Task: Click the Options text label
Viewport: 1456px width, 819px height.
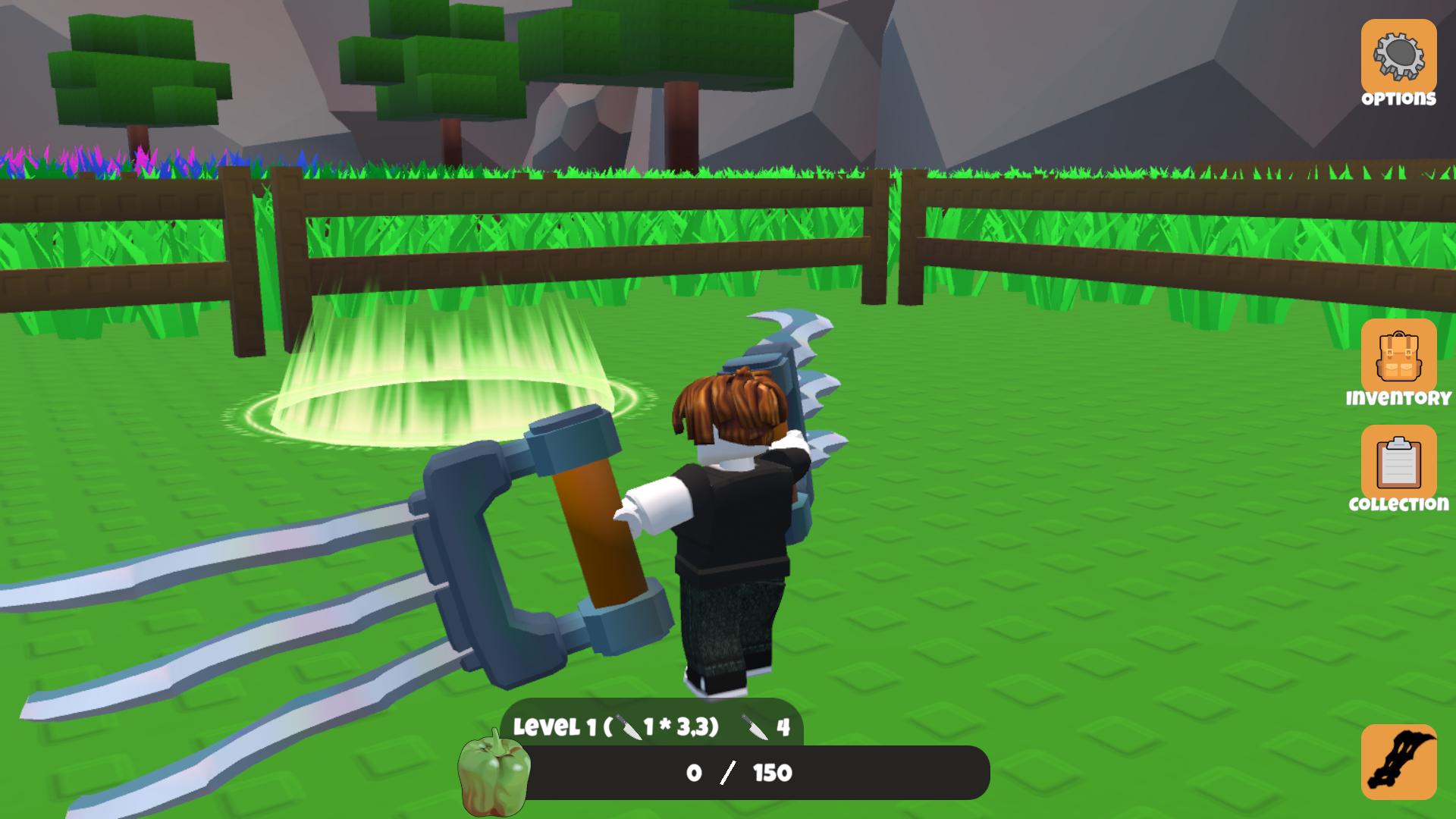Action: point(1399,97)
